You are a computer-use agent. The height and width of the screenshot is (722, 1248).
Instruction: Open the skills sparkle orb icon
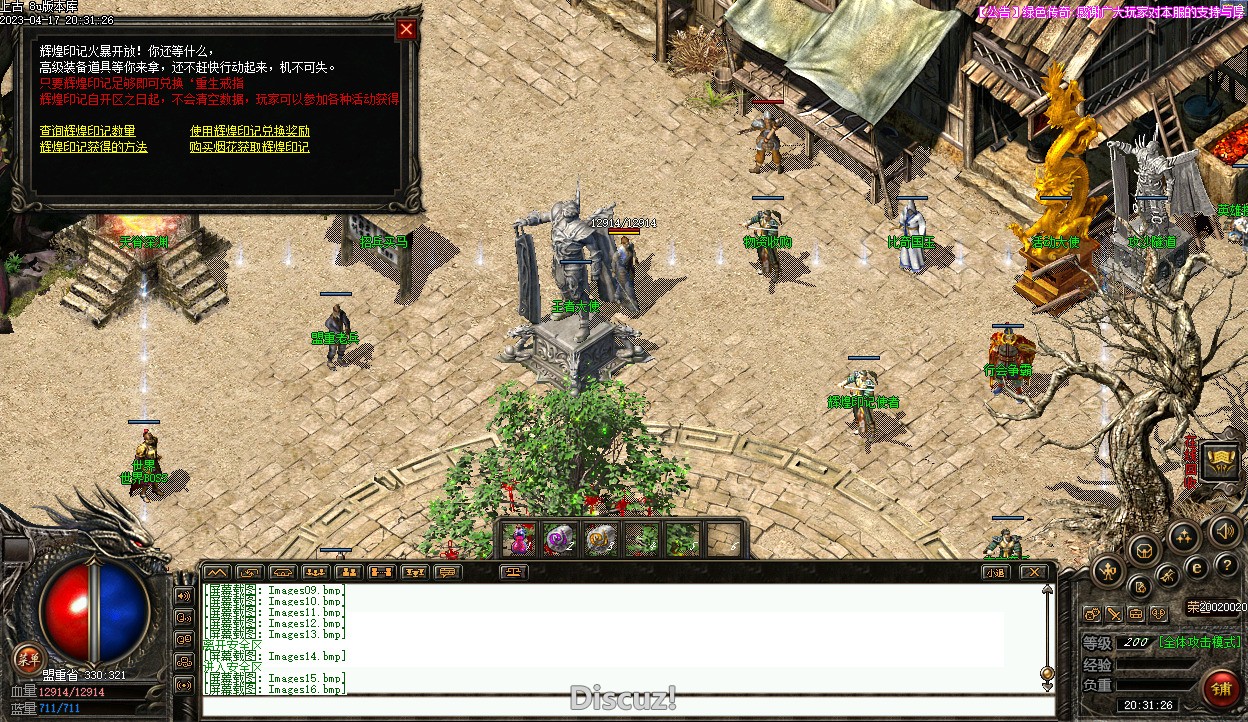point(1184,537)
